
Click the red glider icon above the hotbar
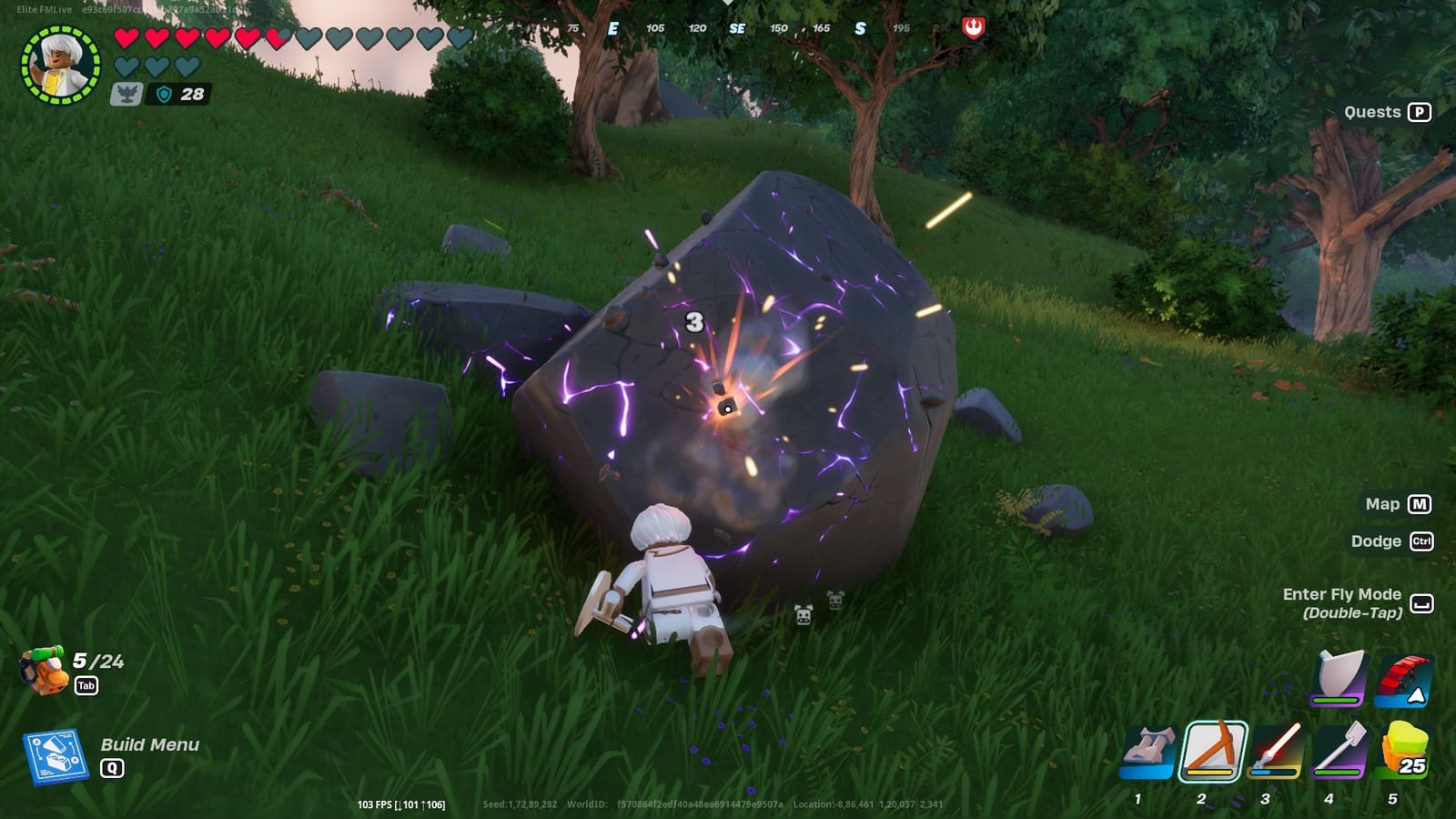1401,681
